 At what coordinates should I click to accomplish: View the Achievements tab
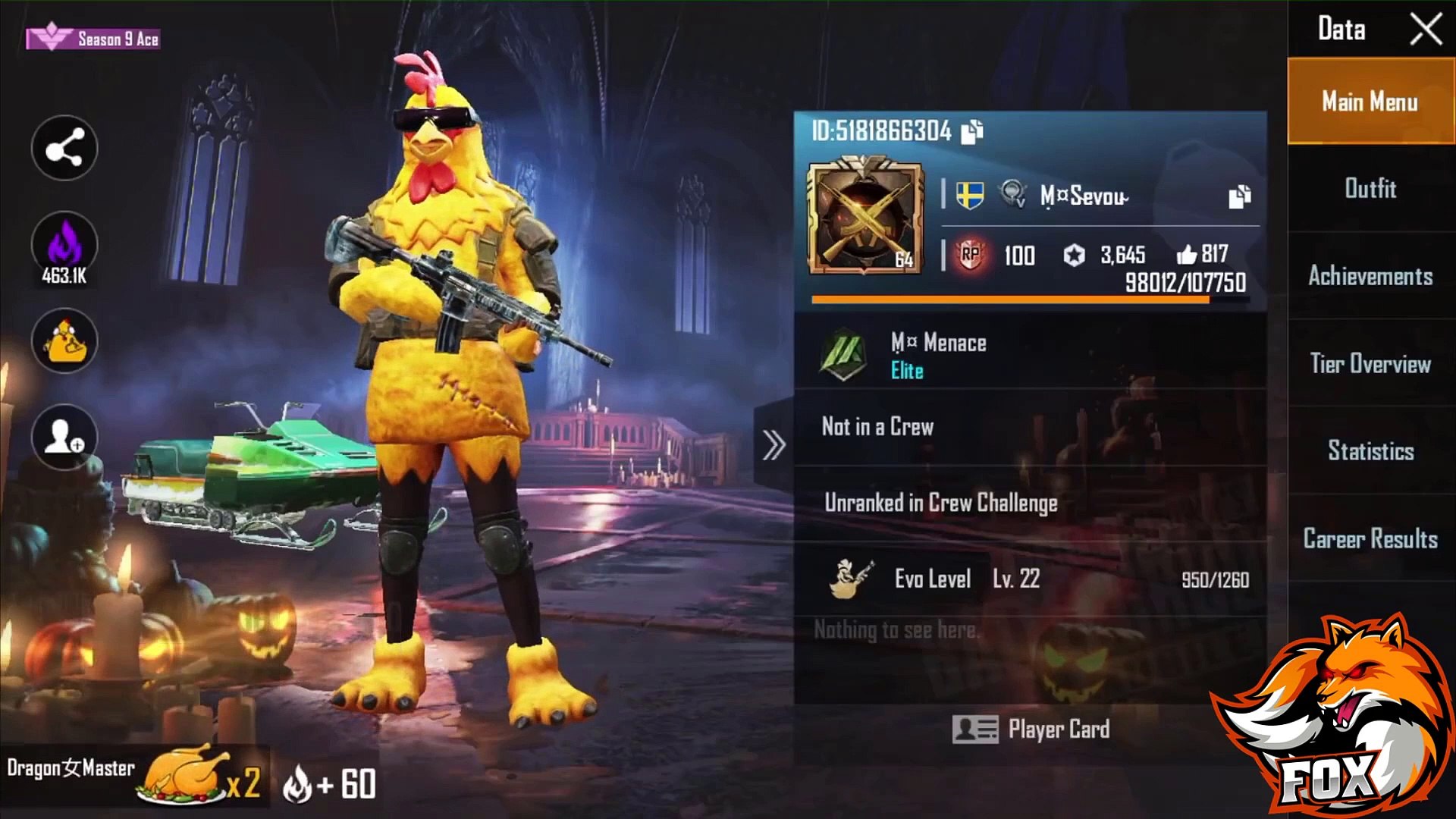1370,276
